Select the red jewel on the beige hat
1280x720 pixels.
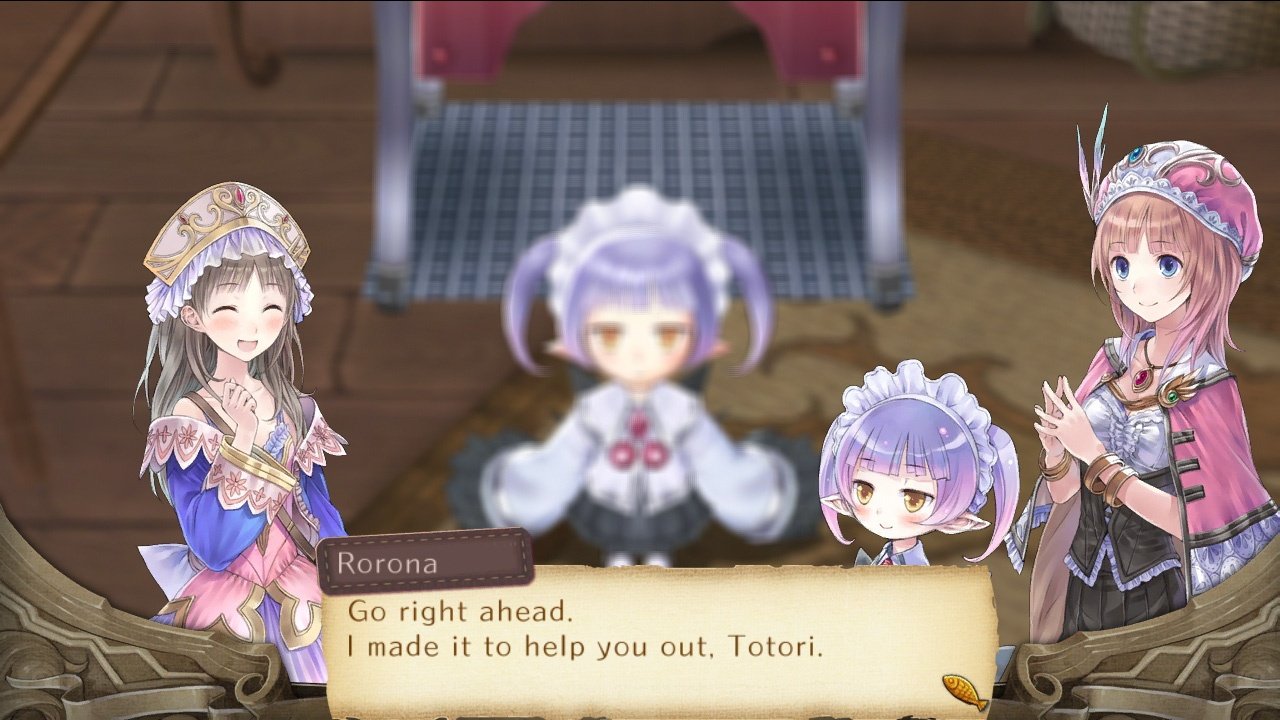[x=238, y=195]
